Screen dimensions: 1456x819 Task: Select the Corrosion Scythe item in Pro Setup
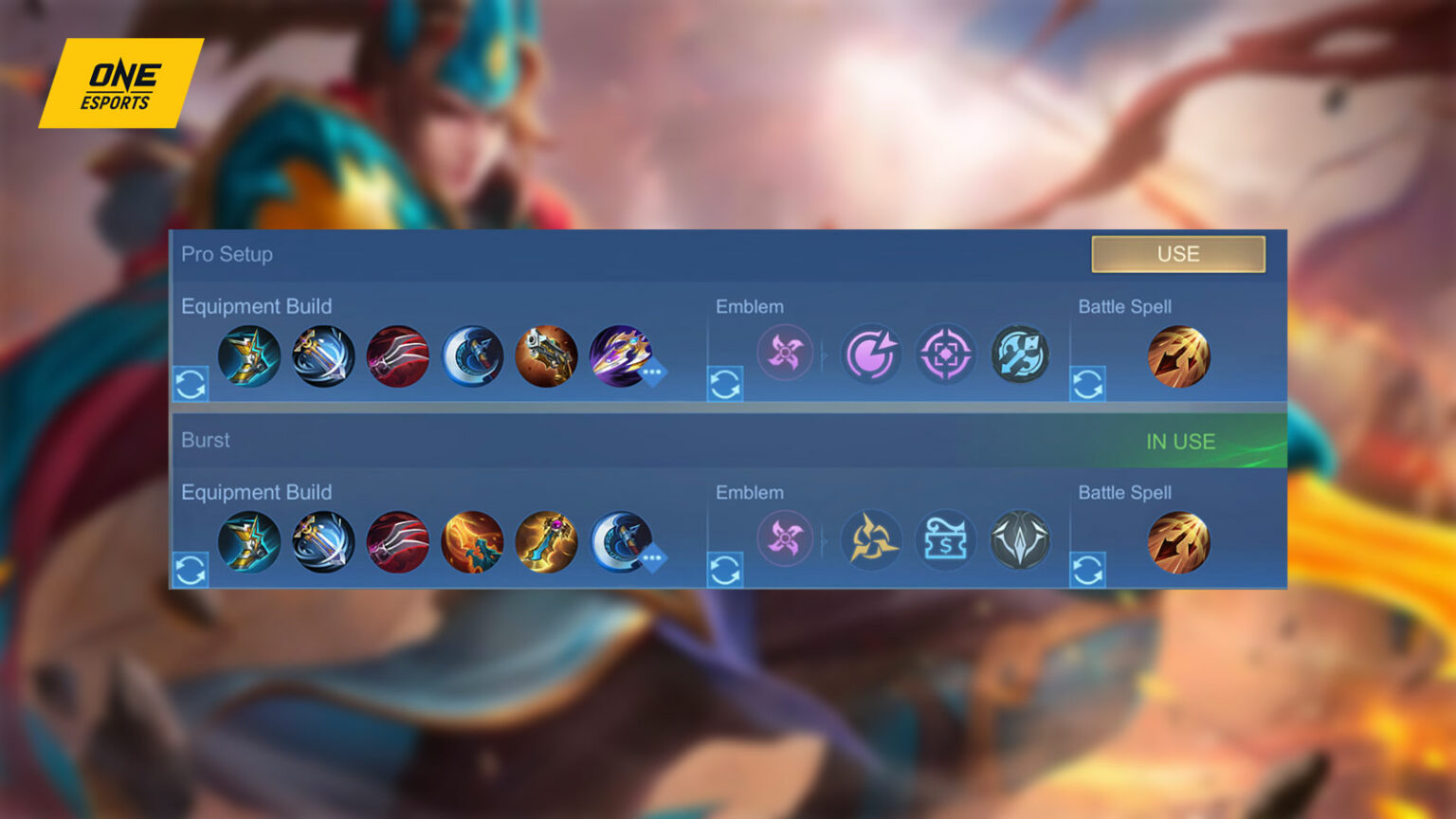[473, 355]
